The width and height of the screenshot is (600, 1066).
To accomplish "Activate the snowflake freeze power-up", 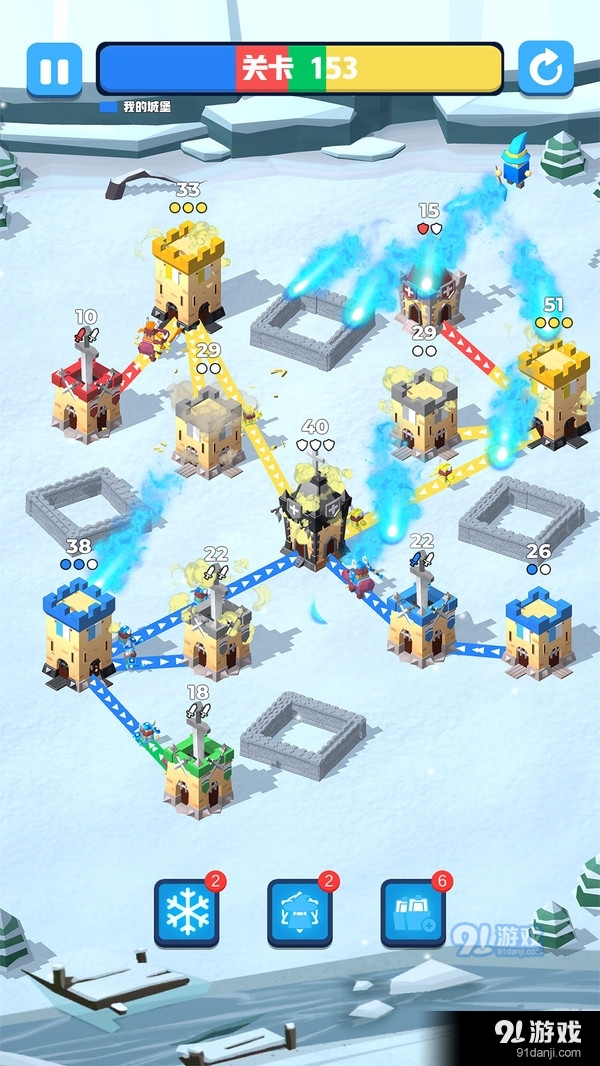I will [186, 912].
